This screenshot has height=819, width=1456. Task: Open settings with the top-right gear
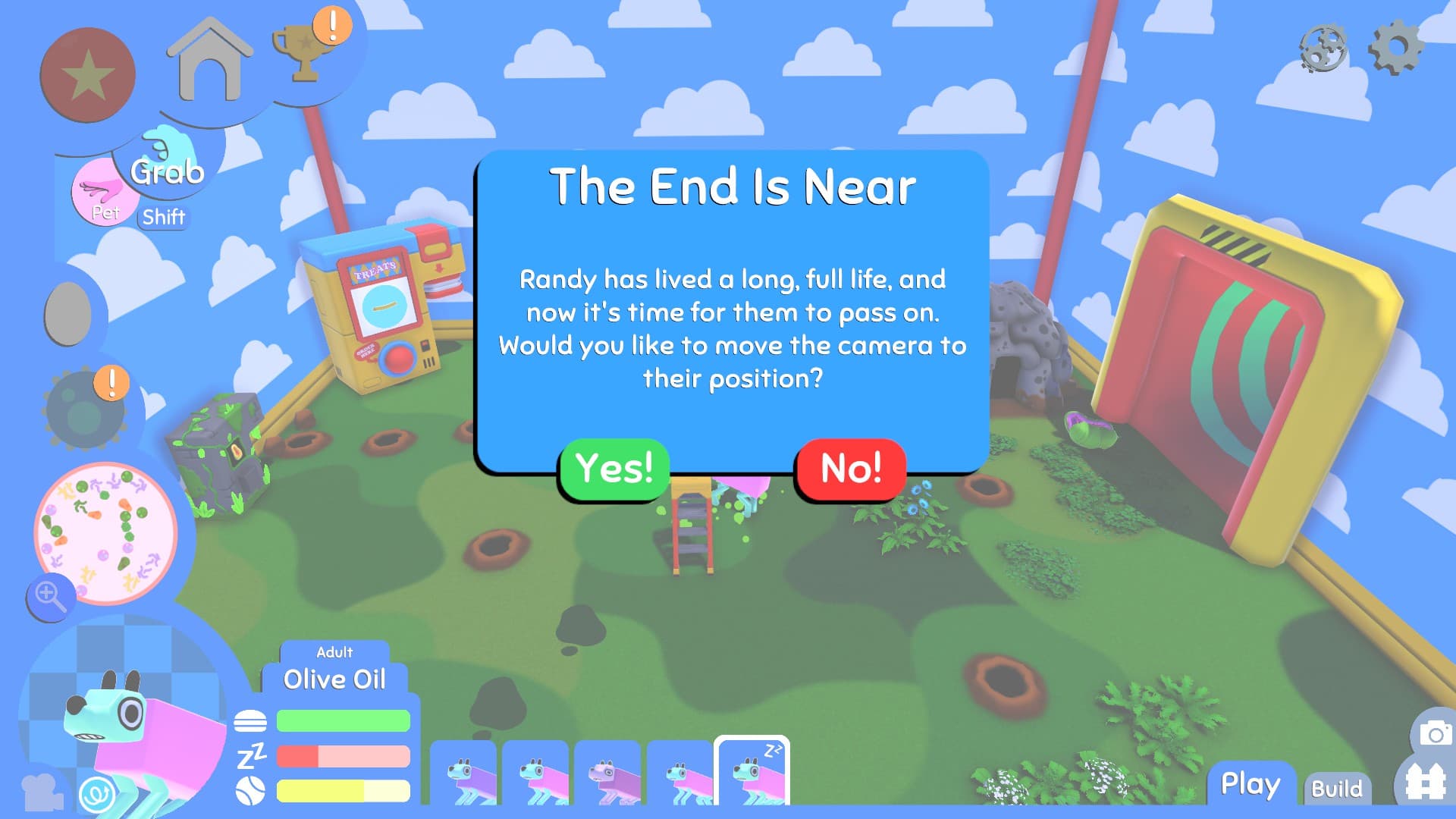(x=1395, y=47)
